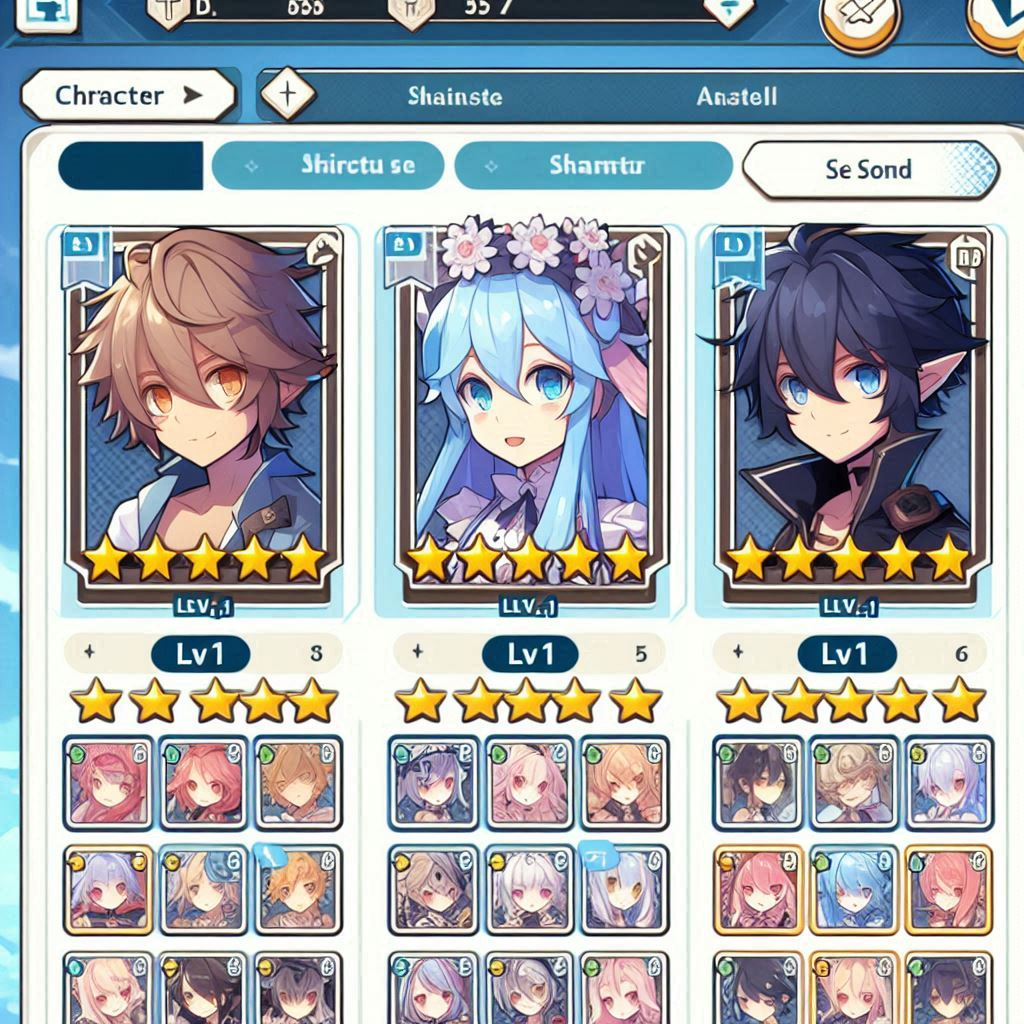Viewport: 1024px width, 1024px height.
Task: Select the dark blue blank tab
Action: (131, 166)
